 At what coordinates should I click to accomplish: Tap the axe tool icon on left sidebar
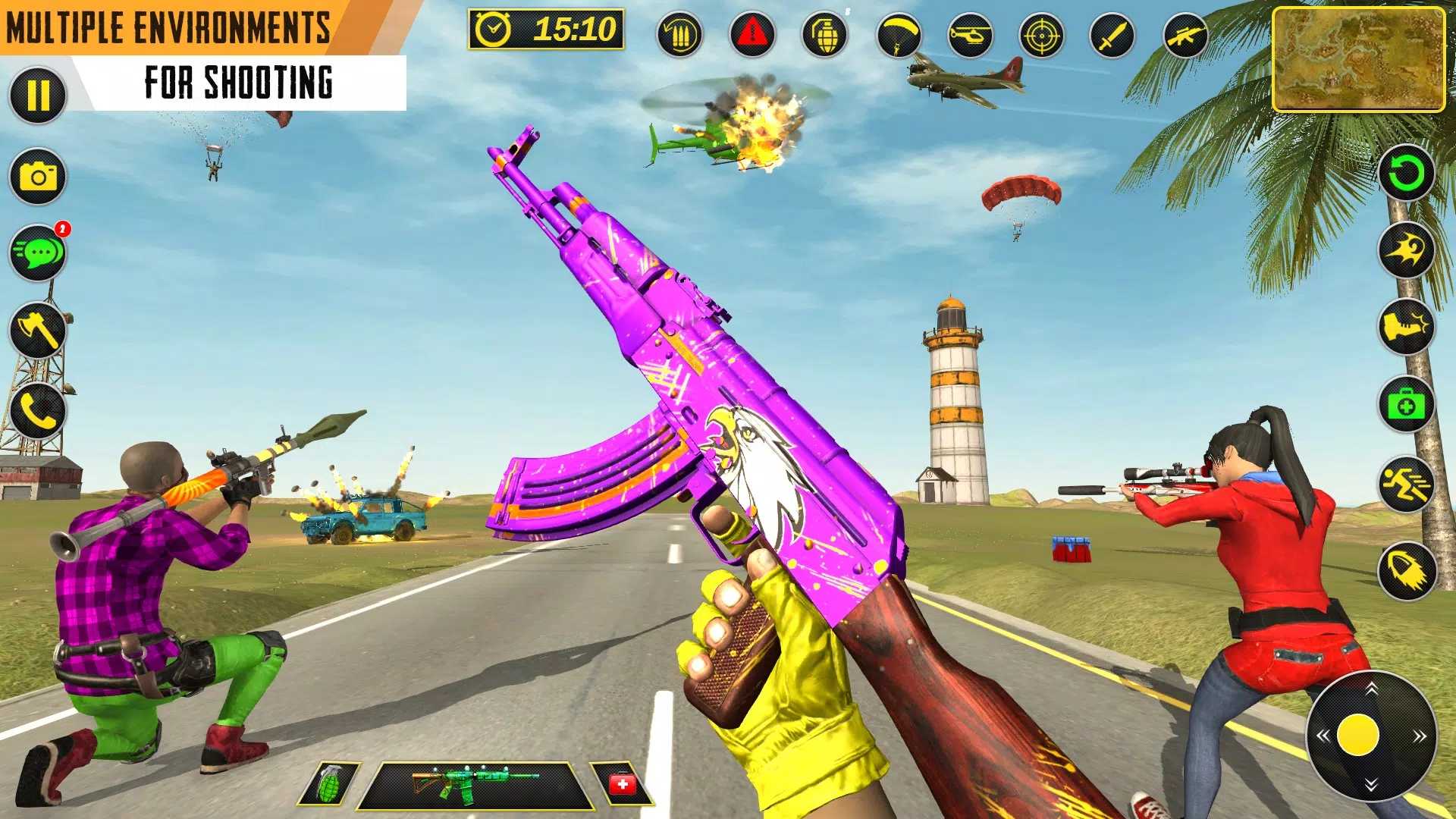pos(36,330)
